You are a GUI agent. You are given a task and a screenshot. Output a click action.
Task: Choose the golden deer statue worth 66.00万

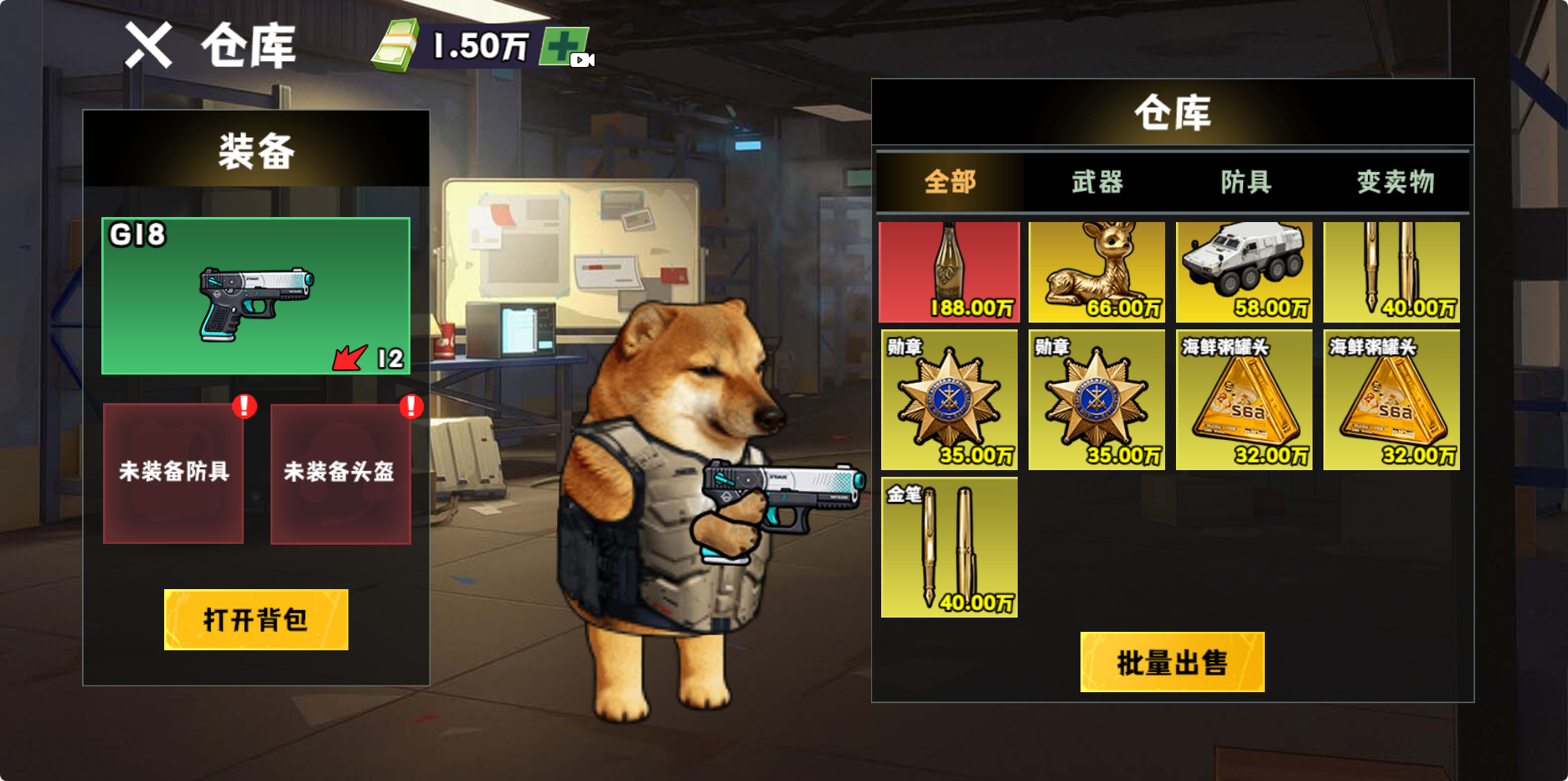pyautogui.click(x=1096, y=272)
